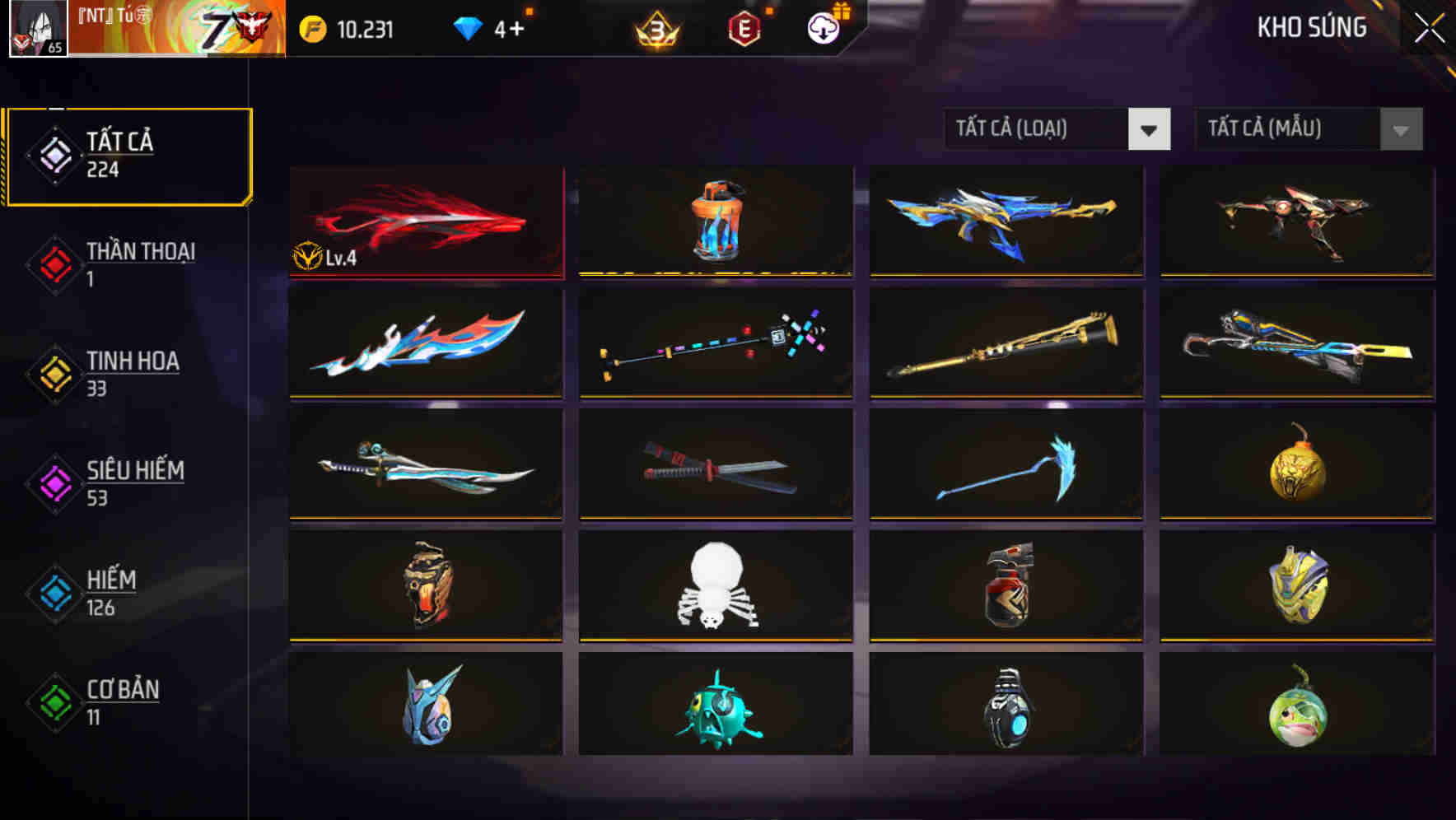1456x820 pixels.
Task: Click the Lv.4 red katana item
Action: pos(425,221)
